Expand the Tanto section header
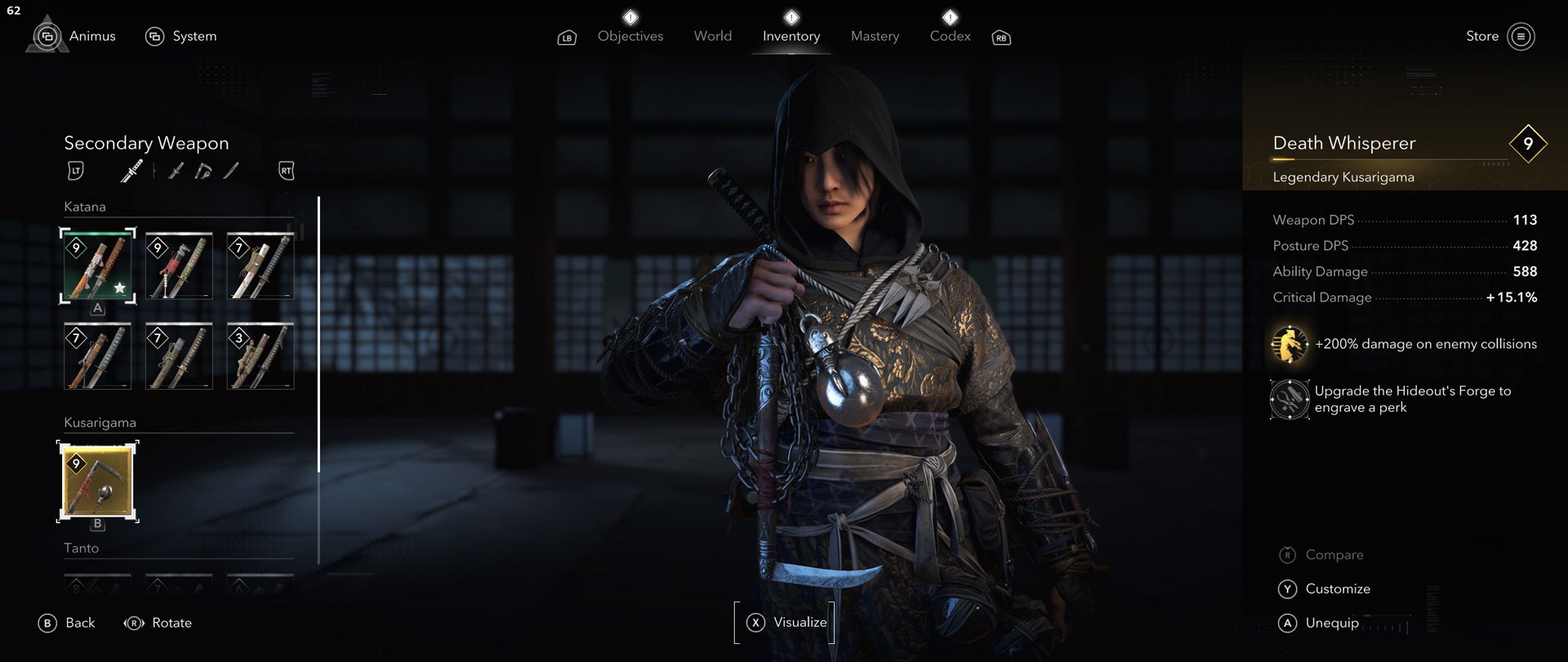This screenshot has height=662, width=1568. pos(81,548)
